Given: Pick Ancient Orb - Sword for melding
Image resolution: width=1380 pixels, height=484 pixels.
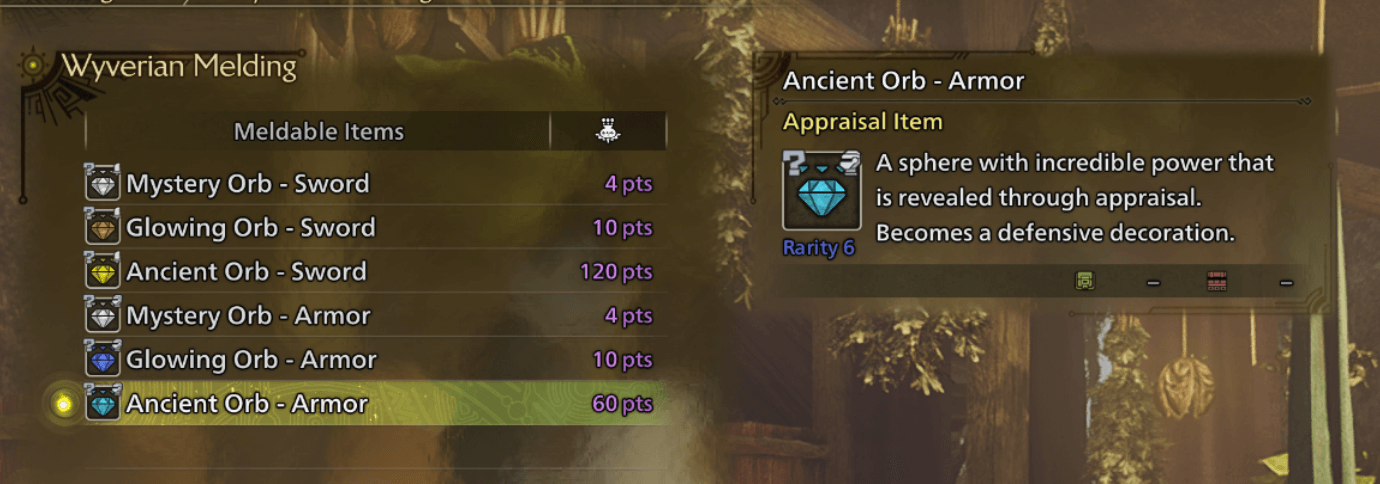Looking at the screenshot, I should click(246, 272).
